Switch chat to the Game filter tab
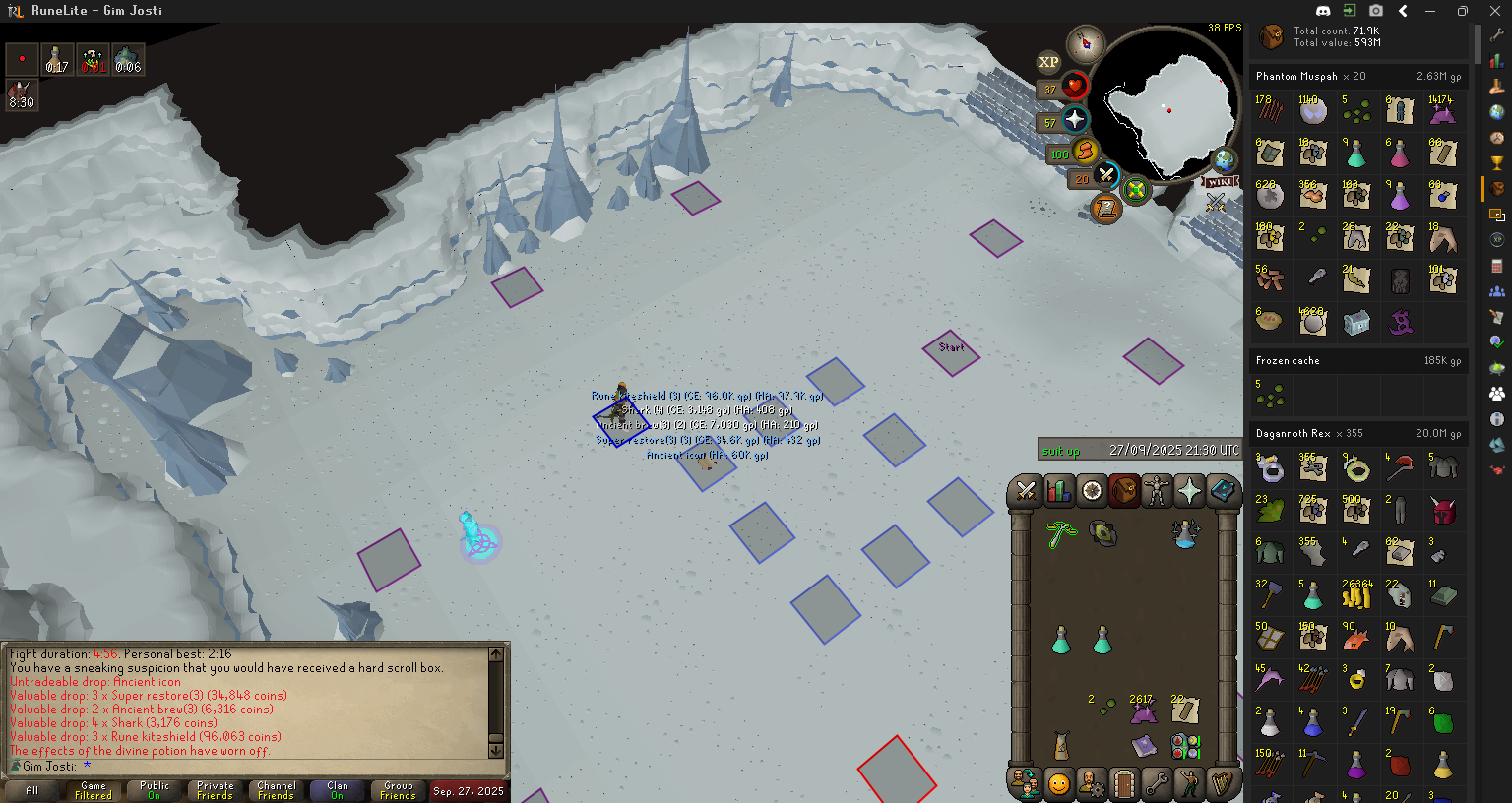Viewport: 1512px width, 803px height. [x=94, y=790]
